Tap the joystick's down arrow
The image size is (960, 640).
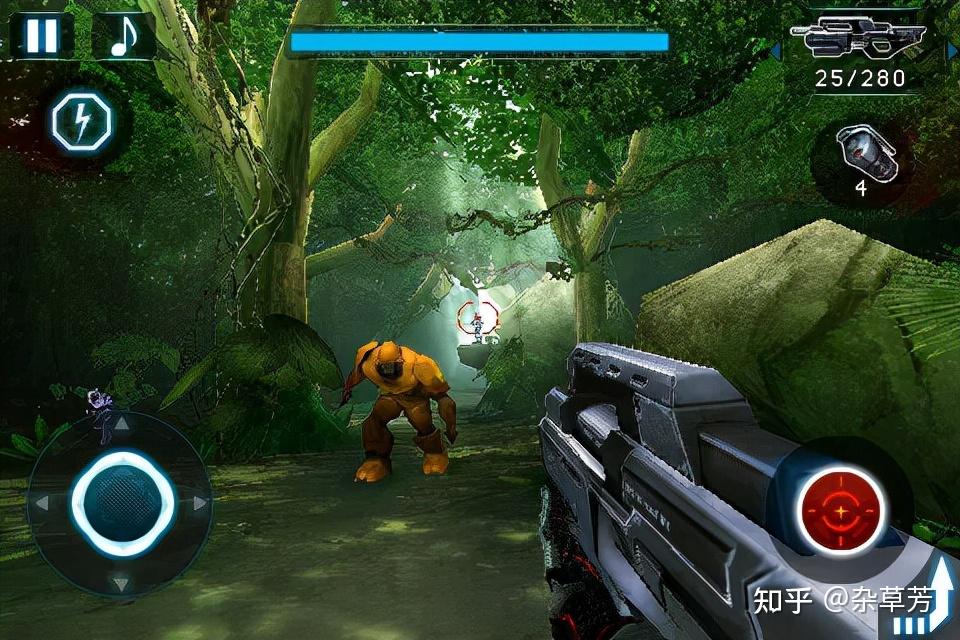point(121,582)
